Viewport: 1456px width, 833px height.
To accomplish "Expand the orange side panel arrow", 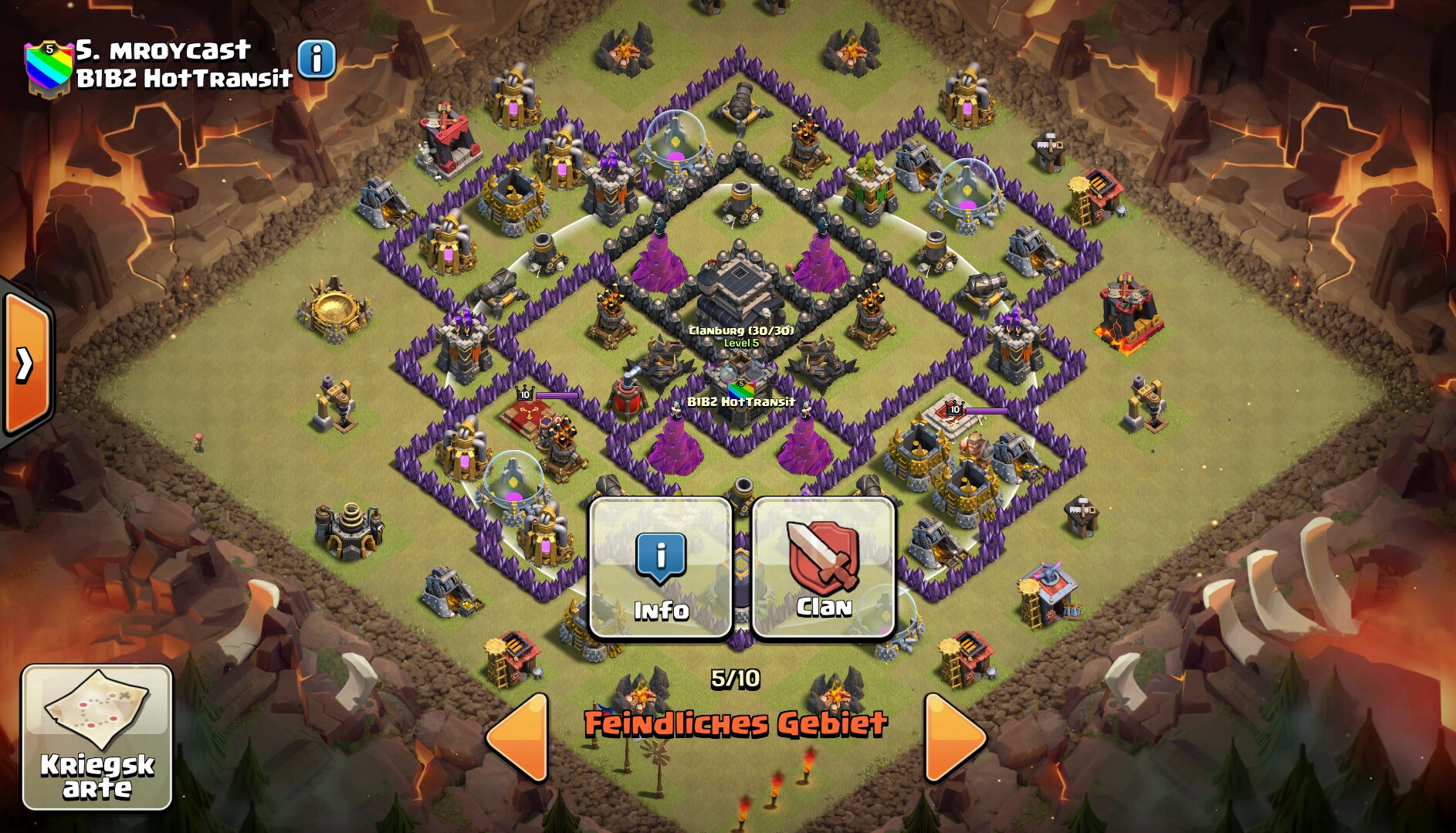I will (x=27, y=364).
